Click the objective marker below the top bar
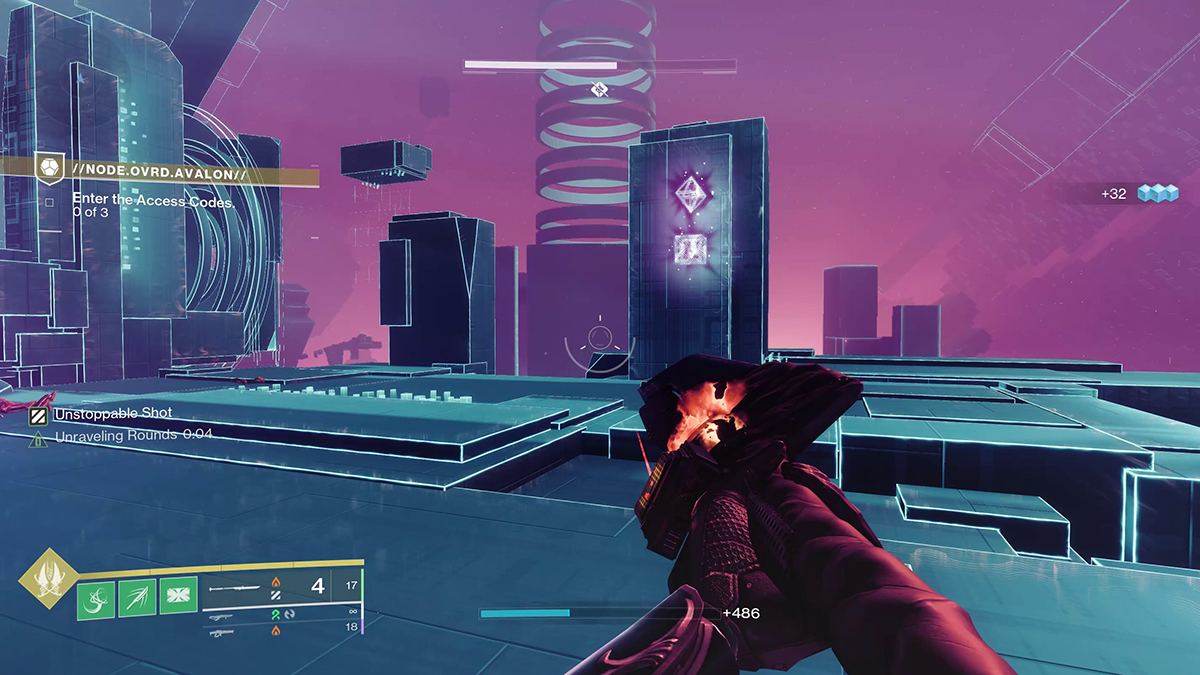 click(x=598, y=91)
